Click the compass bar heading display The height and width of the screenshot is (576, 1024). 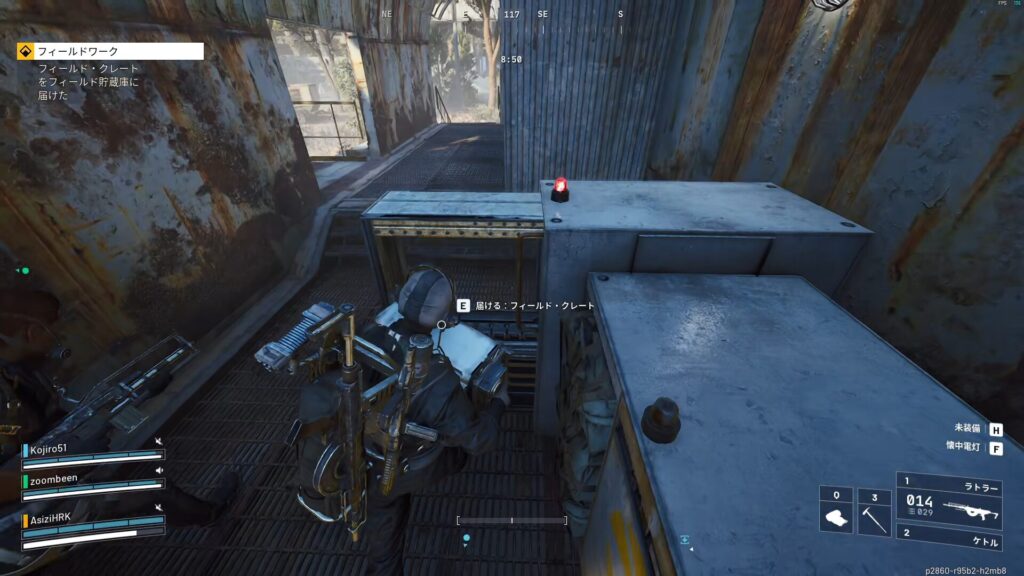click(x=512, y=15)
